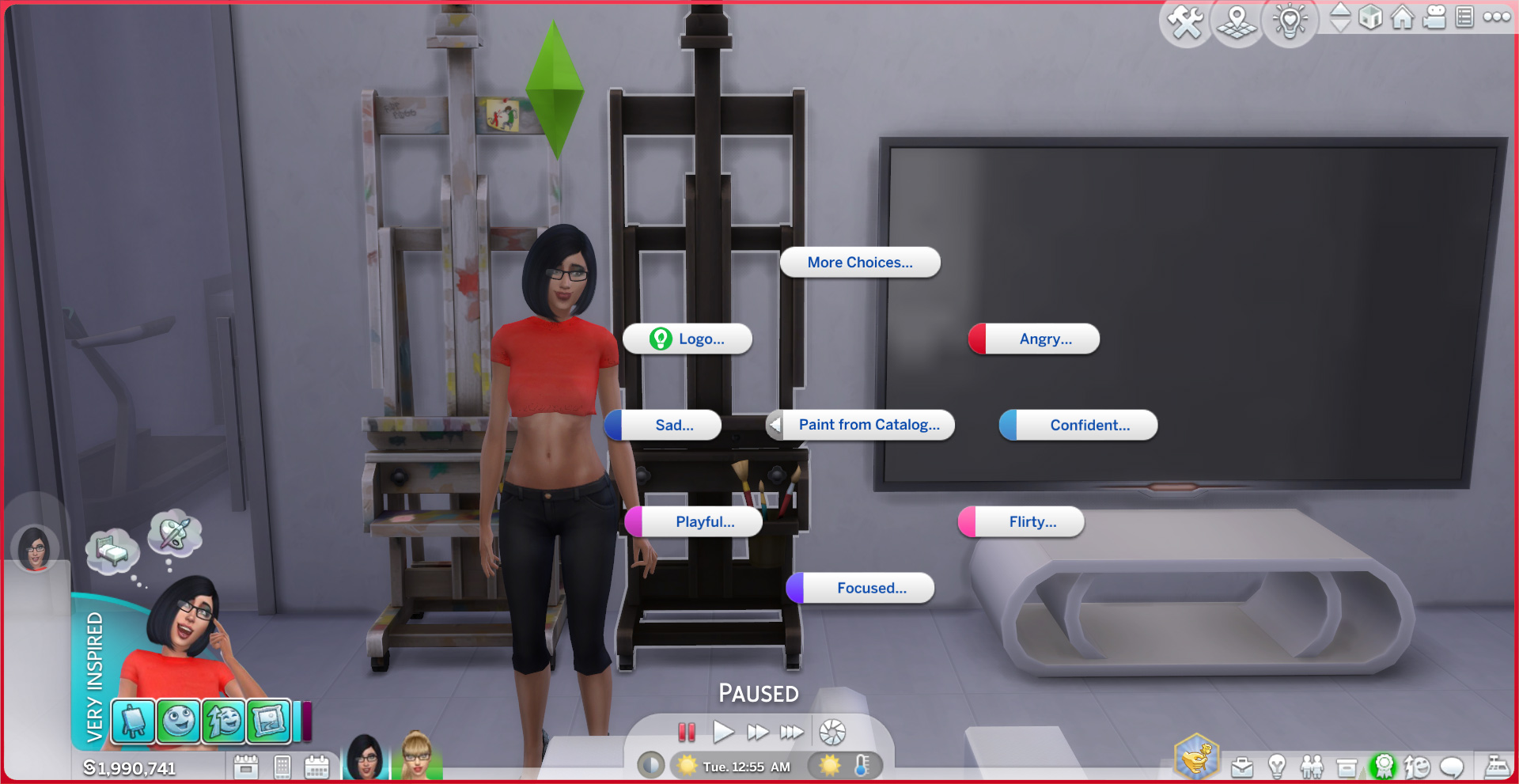Screen dimensions: 1519x784
Task: Choose Paint from Catalog
Action: [x=869, y=425]
